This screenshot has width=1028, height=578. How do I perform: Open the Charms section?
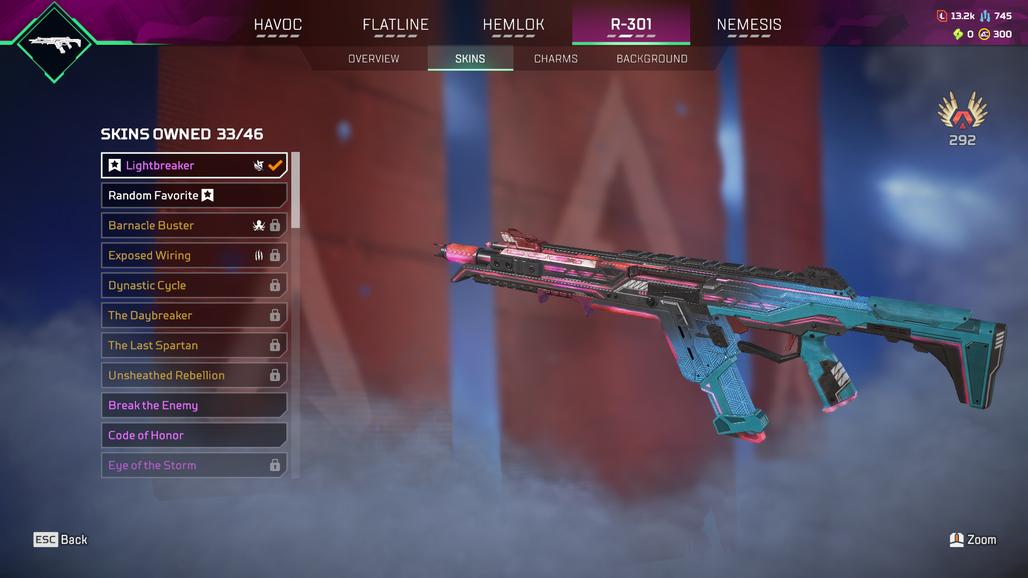tap(555, 59)
